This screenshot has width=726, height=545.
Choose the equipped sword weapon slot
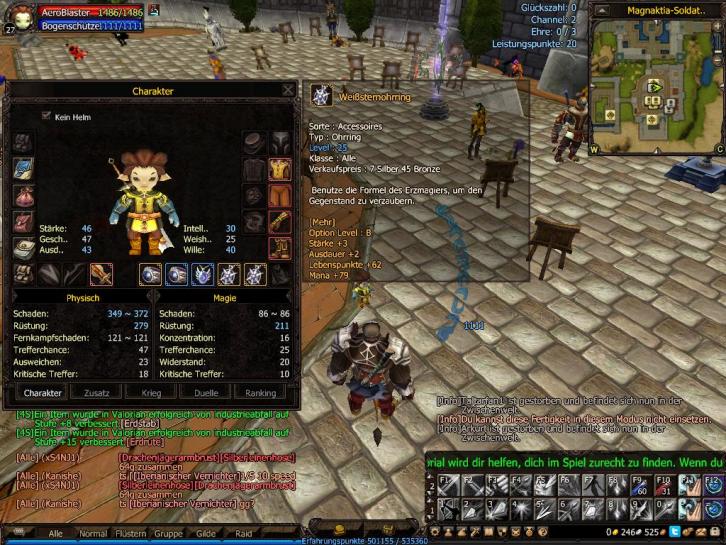101,274
